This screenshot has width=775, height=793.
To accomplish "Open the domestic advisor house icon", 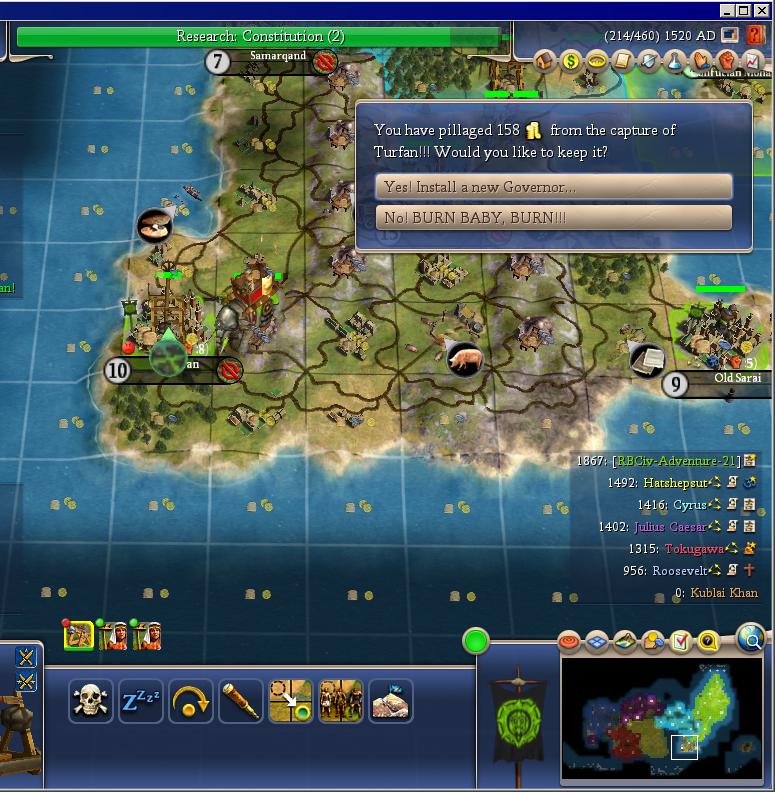I will [545, 61].
